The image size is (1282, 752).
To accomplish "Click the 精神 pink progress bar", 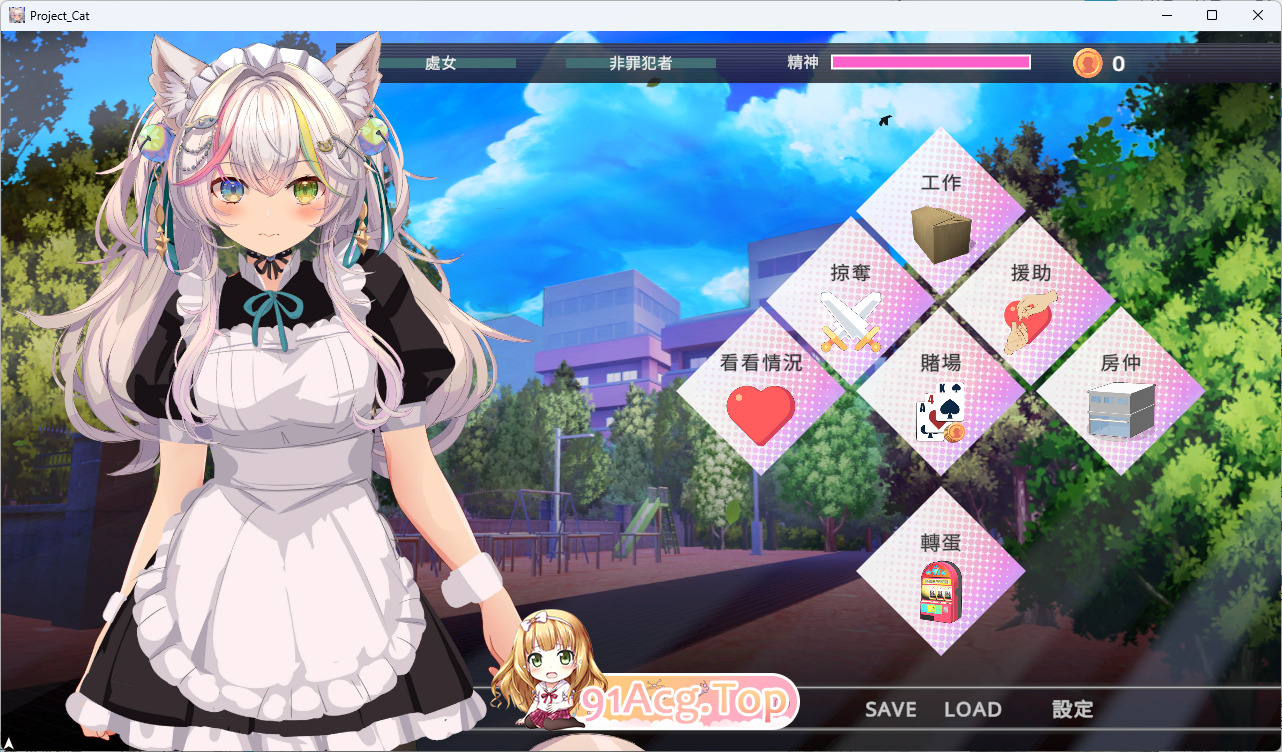I will (x=929, y=62).
